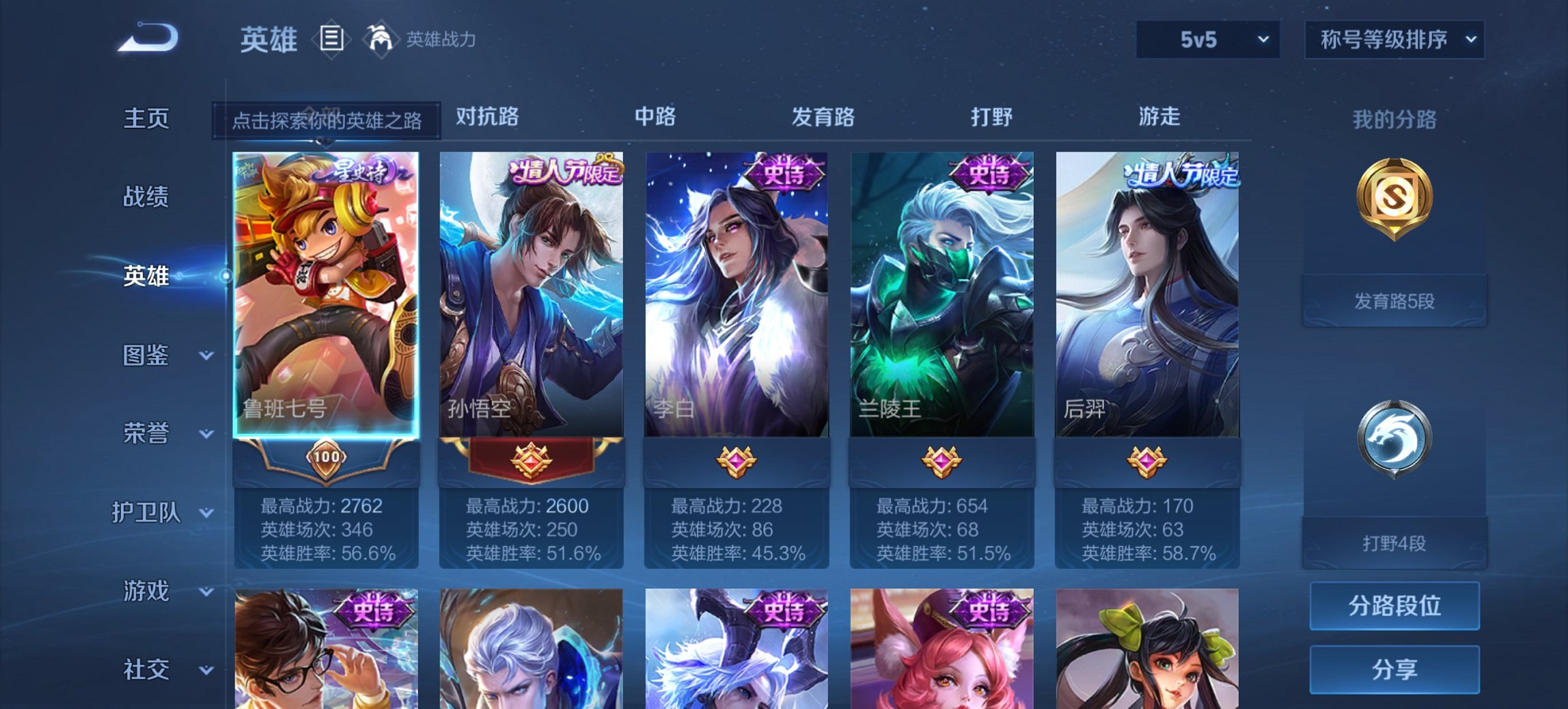The image size is (1568, 709).
Task: Open the 英雄战力 helmet icon
Action: (381, 40)
